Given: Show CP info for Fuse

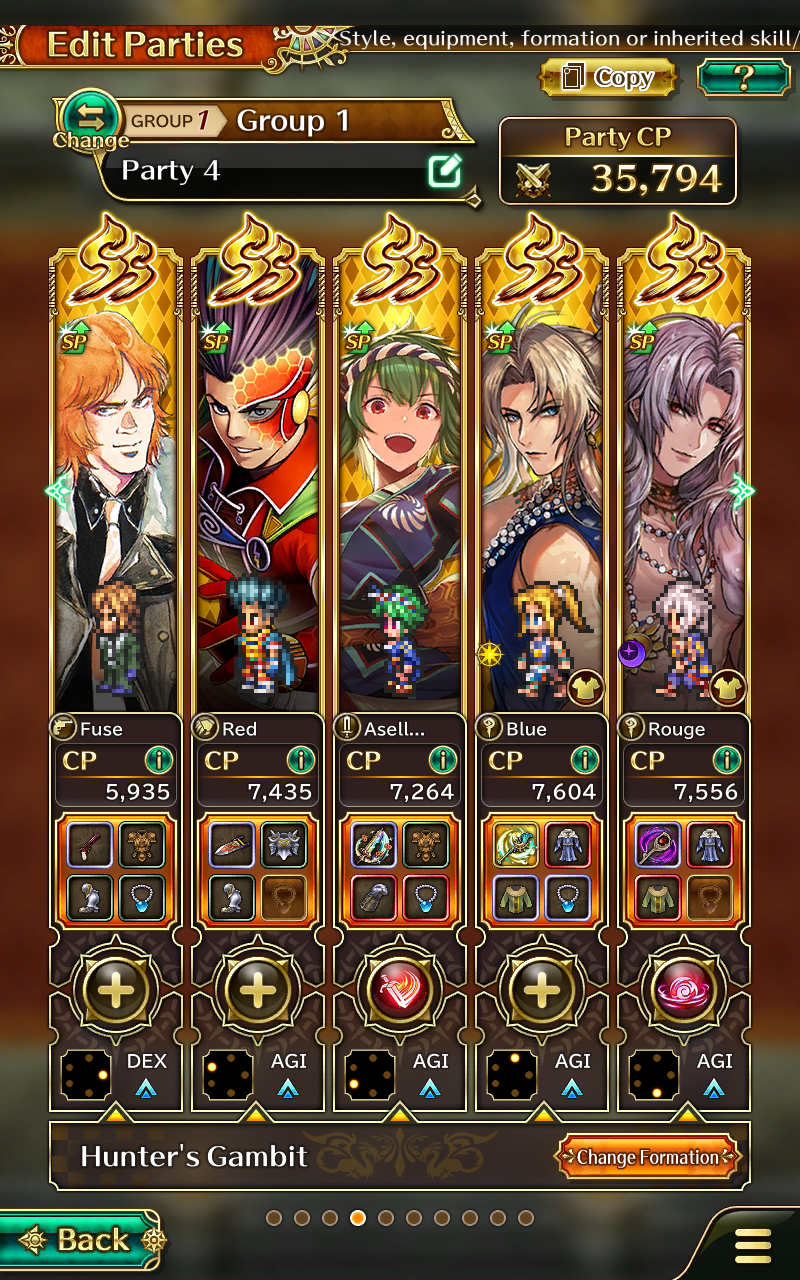Looking at the screenshot, I should (x=159, y=760).
